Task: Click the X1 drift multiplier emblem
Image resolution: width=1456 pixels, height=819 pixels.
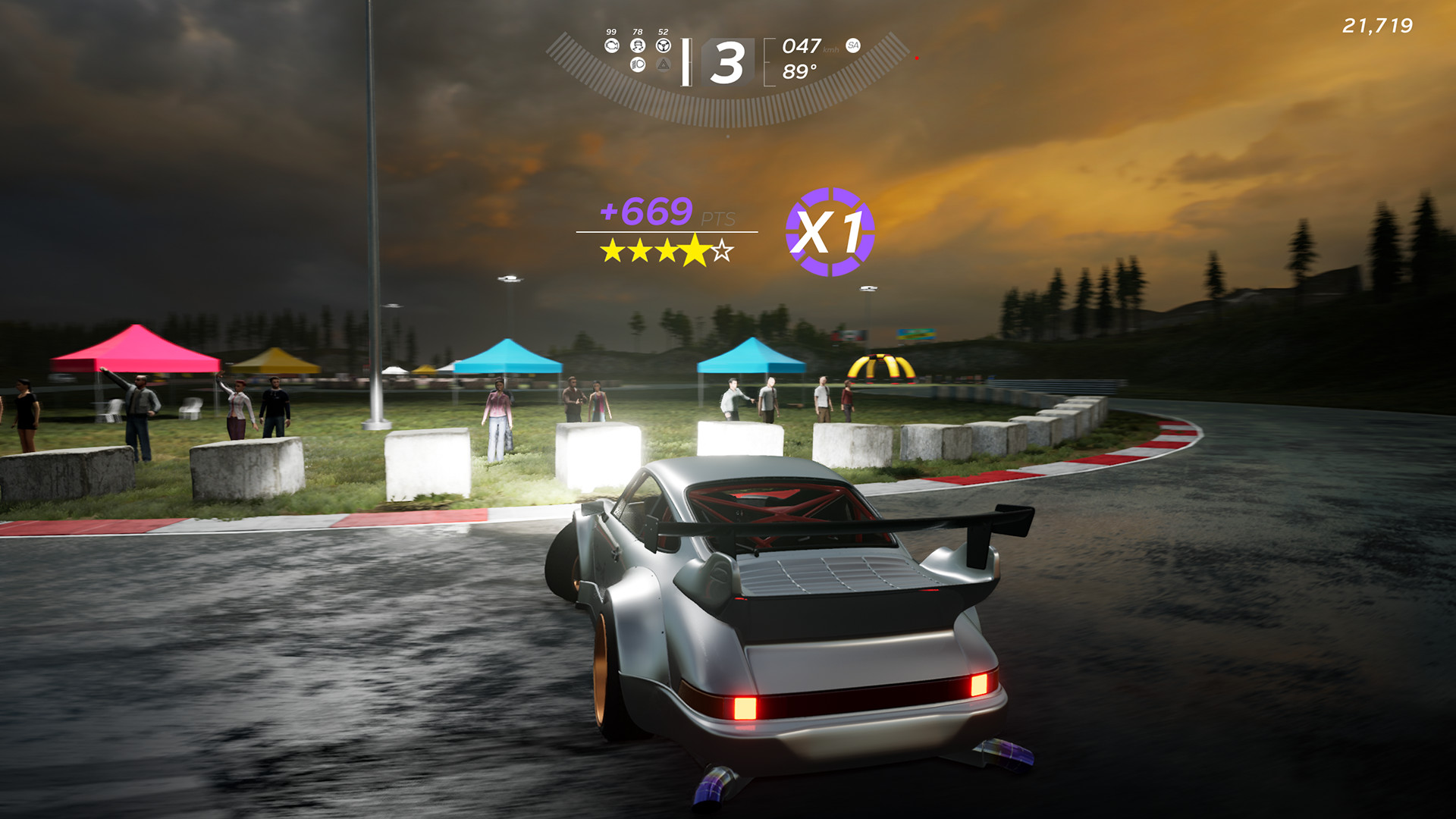Action: (x=831, y=233)
